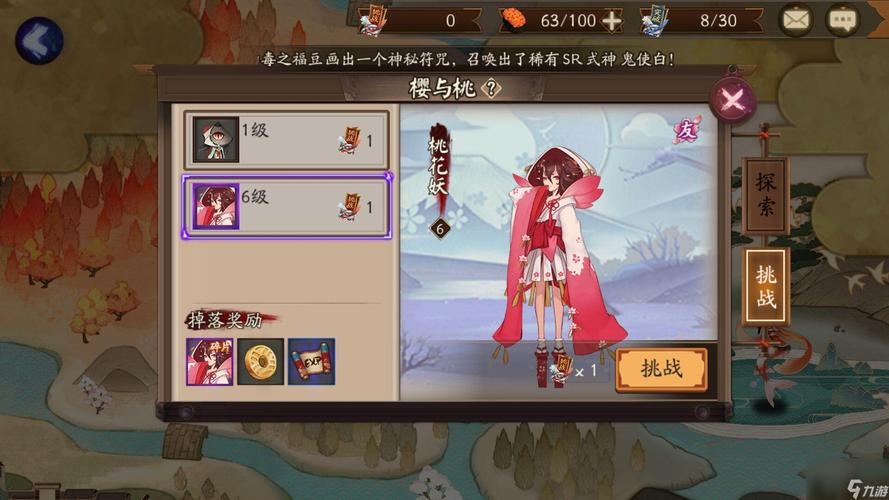This screenshot has height=500, width=889.
Task: View the shard drop reward icon
Action: click(209, 362)
